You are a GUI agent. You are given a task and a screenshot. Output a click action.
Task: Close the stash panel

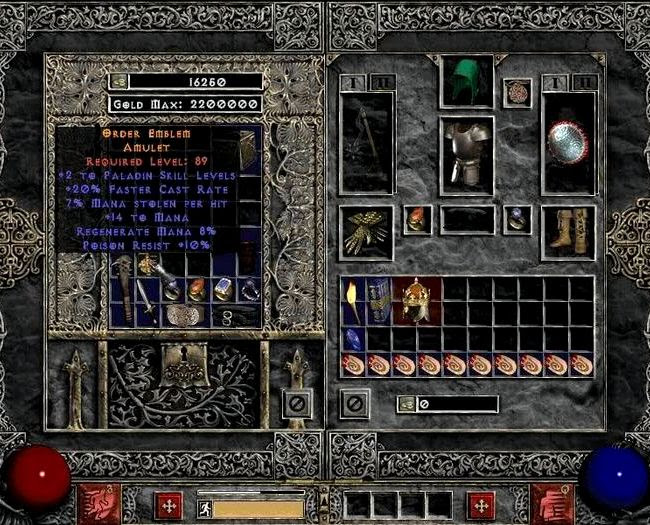click(x=295, y=403)
